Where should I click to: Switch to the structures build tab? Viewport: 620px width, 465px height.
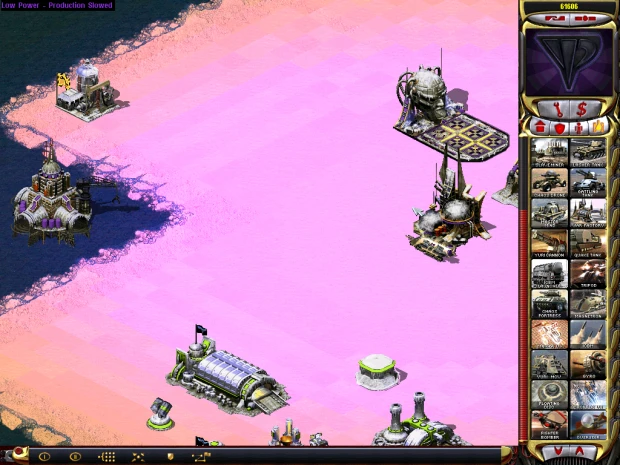coord(540,127)
